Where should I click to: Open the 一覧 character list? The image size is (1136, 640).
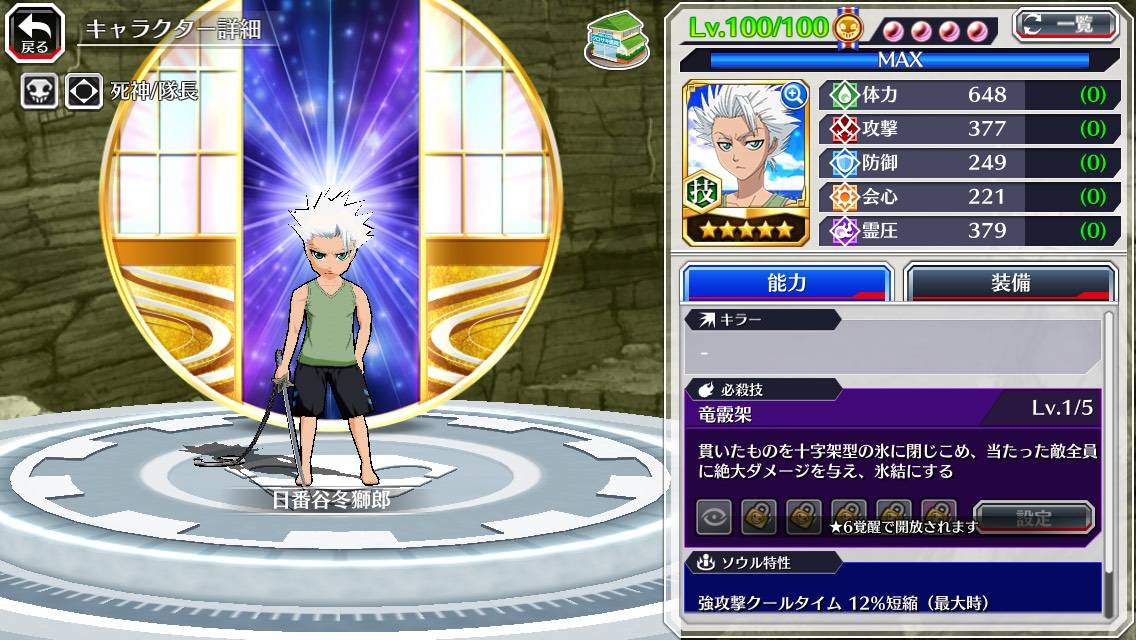coord(1065,24)
